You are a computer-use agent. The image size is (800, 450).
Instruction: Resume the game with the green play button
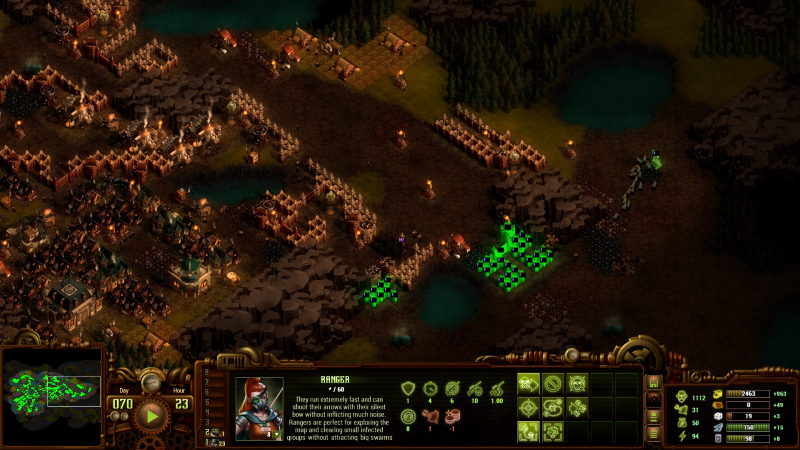[x=151, y=414]
